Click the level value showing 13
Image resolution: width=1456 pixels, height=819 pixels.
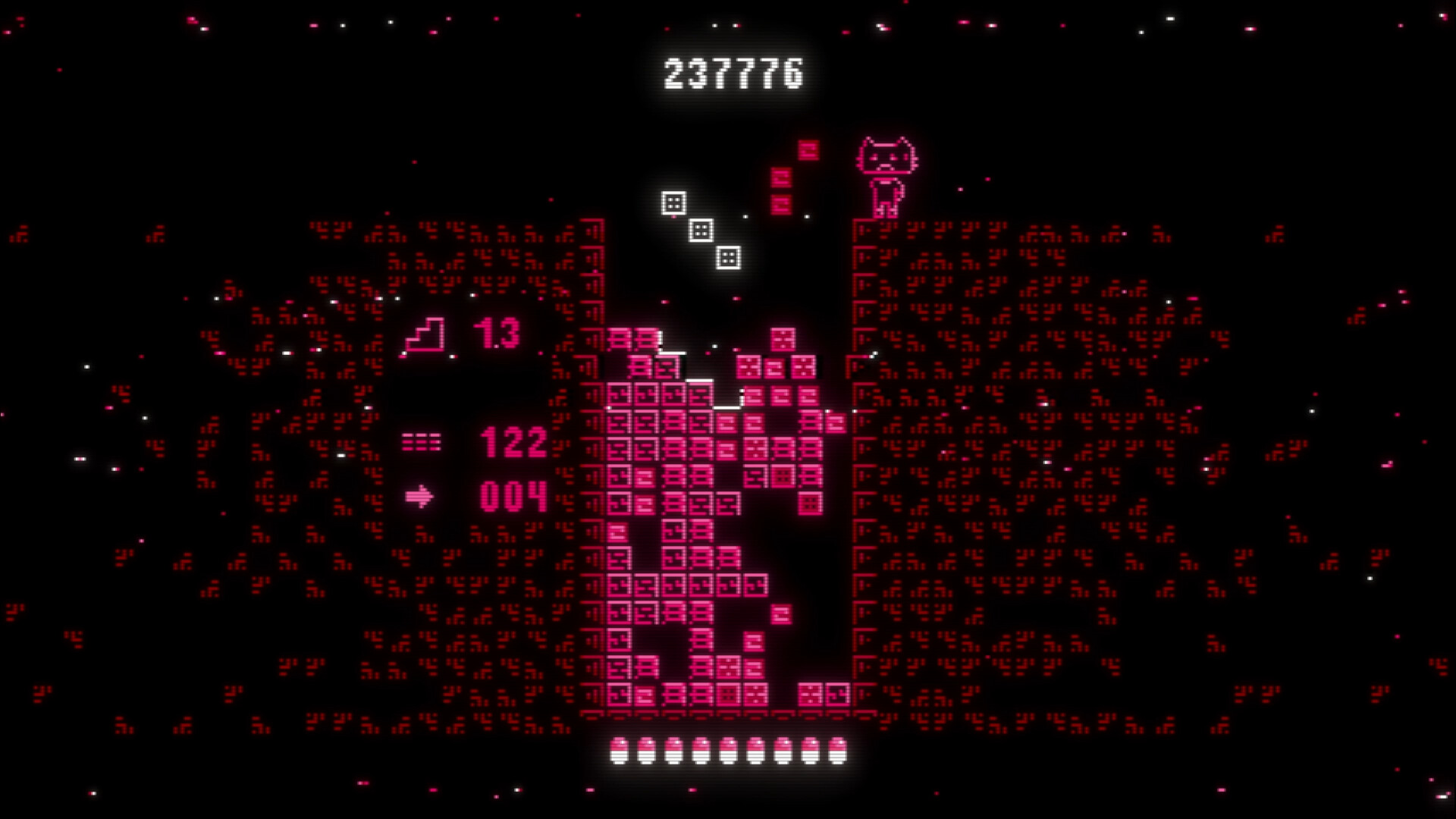pyautogui.click(x=494, y=334)
